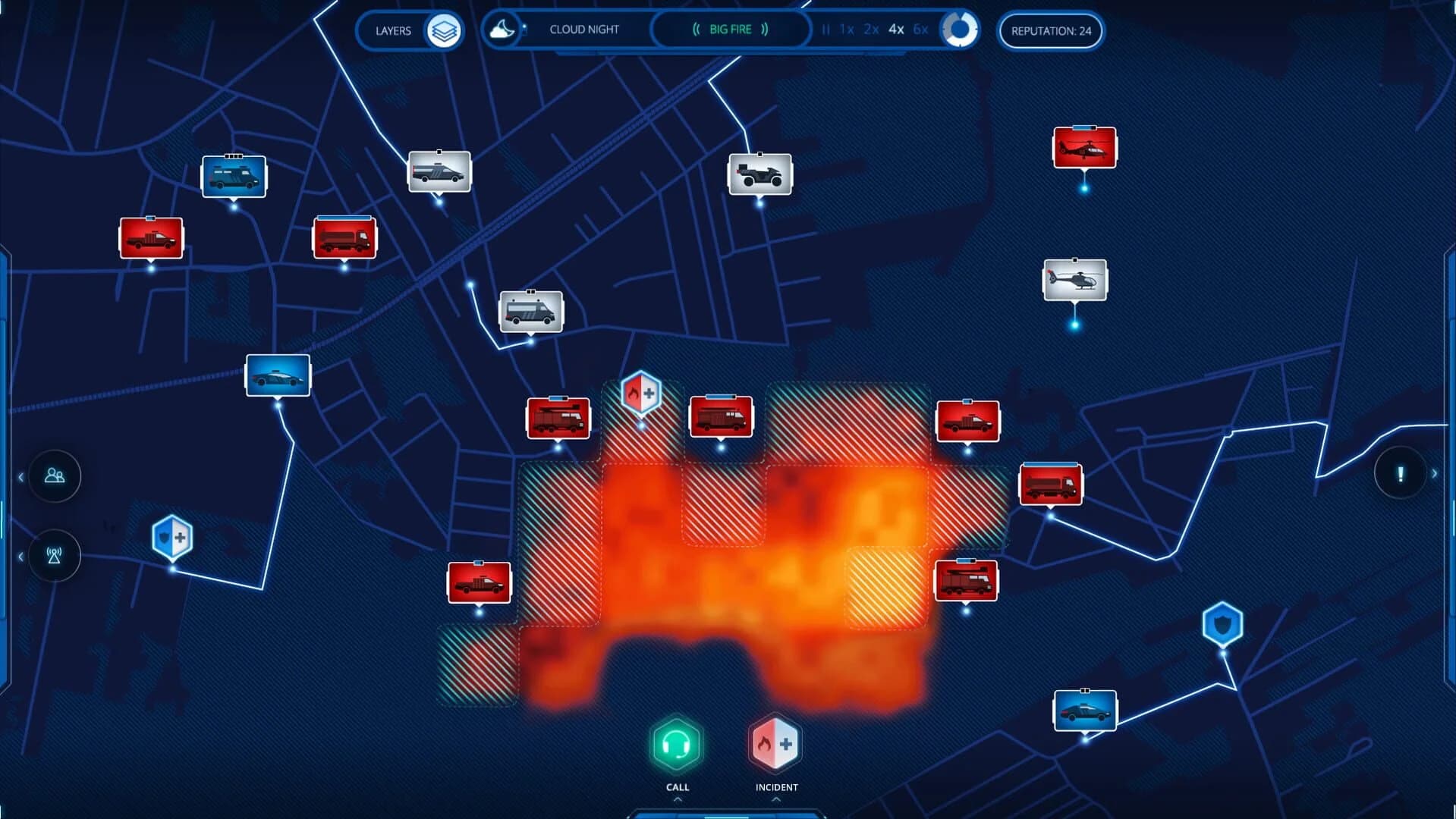Toggle the Cloud Night weather indicator

503,29
